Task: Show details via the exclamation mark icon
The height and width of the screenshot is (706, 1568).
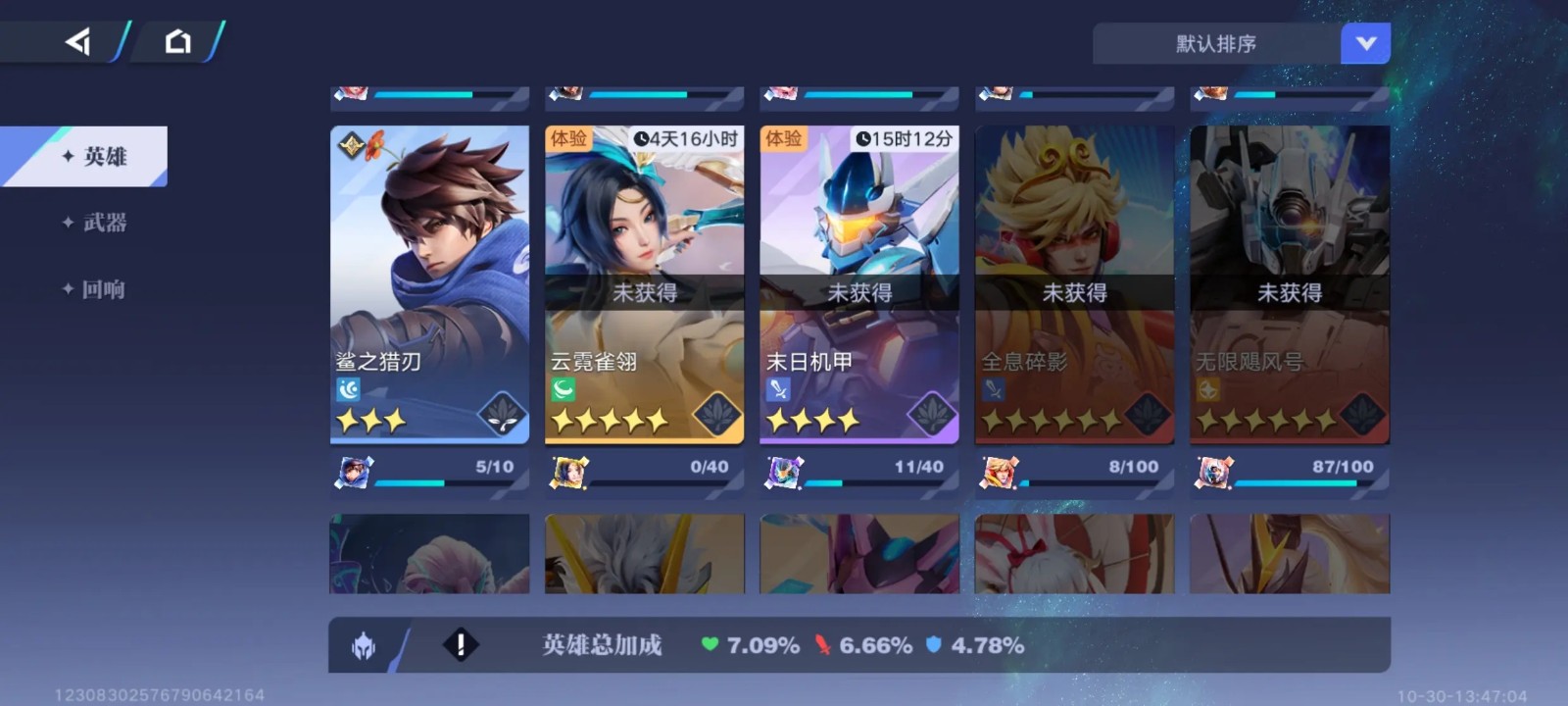Action: [461, 645]
